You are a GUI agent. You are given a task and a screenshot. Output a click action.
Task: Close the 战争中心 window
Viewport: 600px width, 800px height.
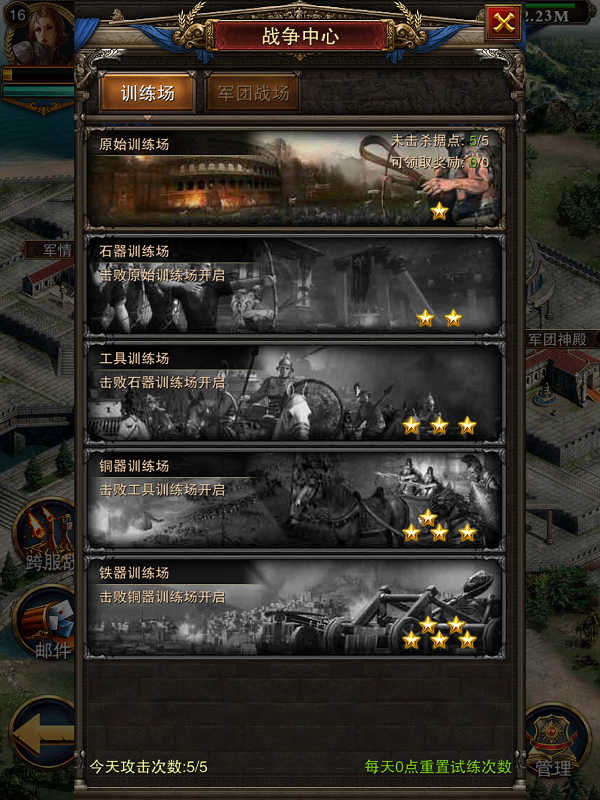click(504, 22)
